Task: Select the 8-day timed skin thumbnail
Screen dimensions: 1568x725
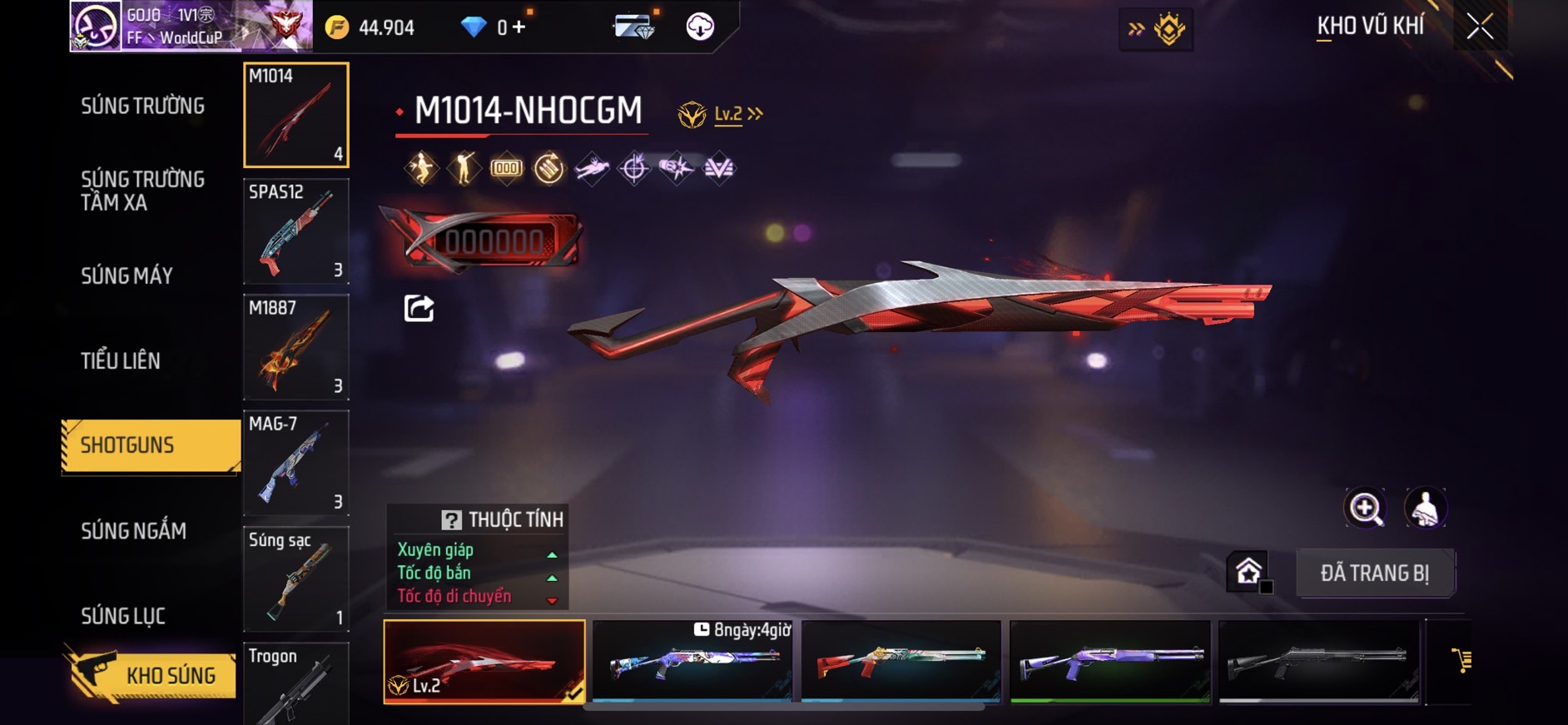Action: [x=692, y=661]
